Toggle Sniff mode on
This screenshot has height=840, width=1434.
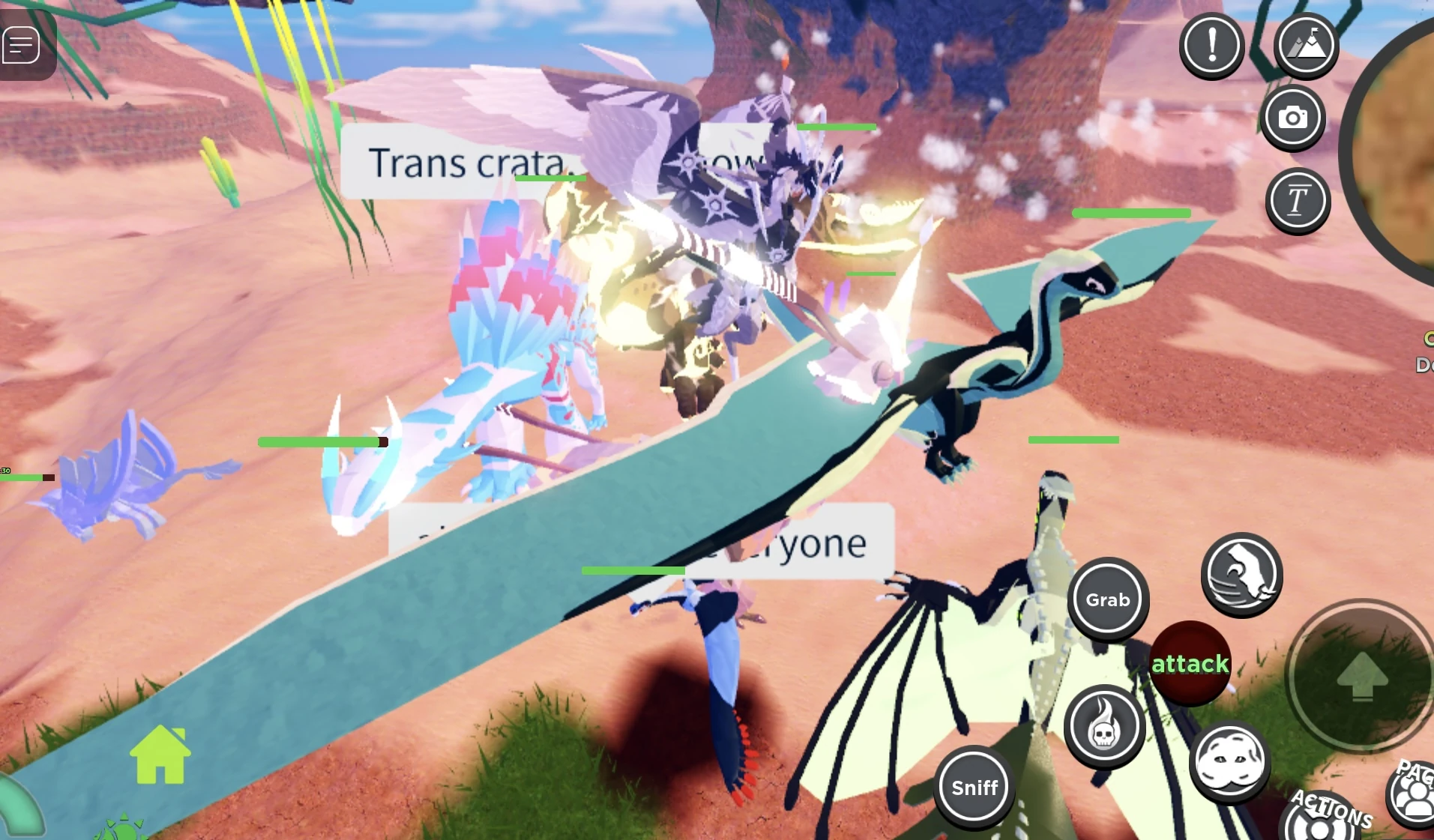click(974, 787)
